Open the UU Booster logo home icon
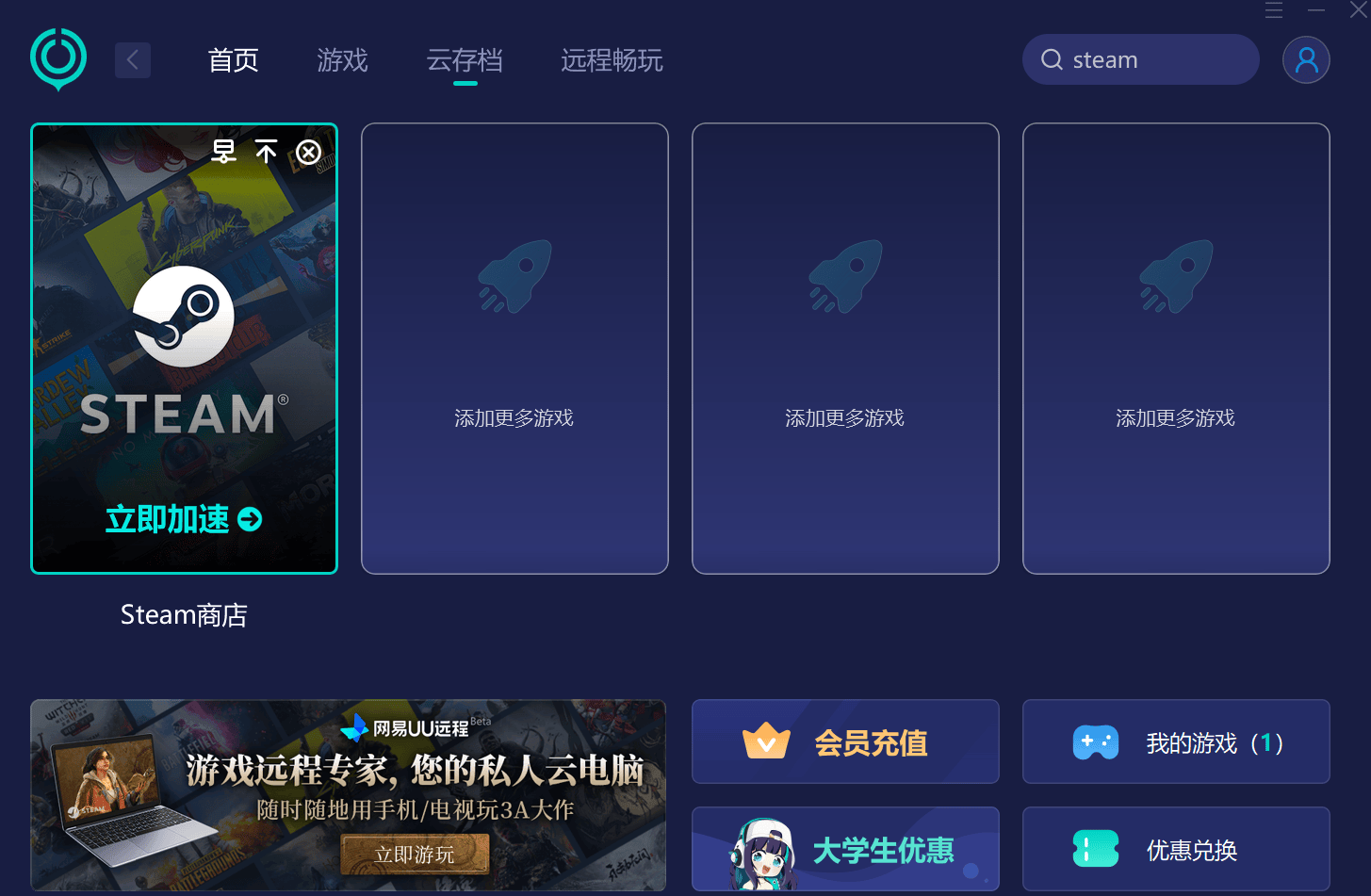 pos(57,58)
